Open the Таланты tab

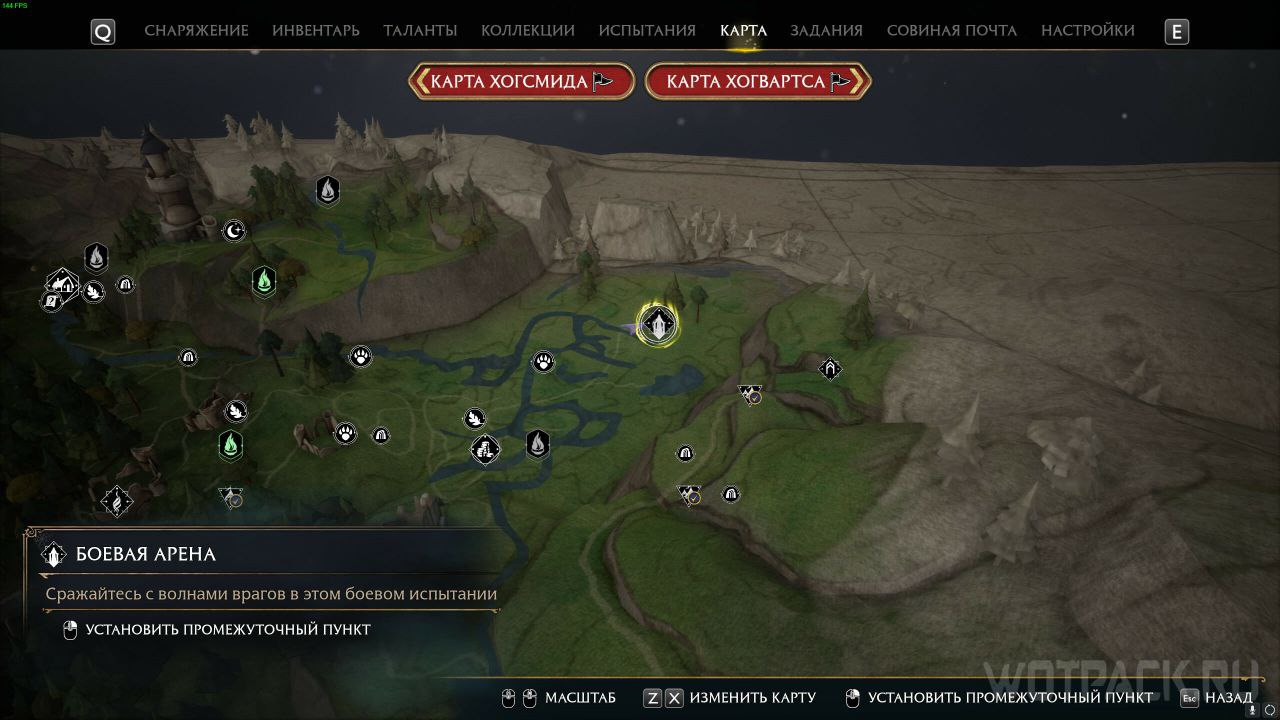(420, 30)
